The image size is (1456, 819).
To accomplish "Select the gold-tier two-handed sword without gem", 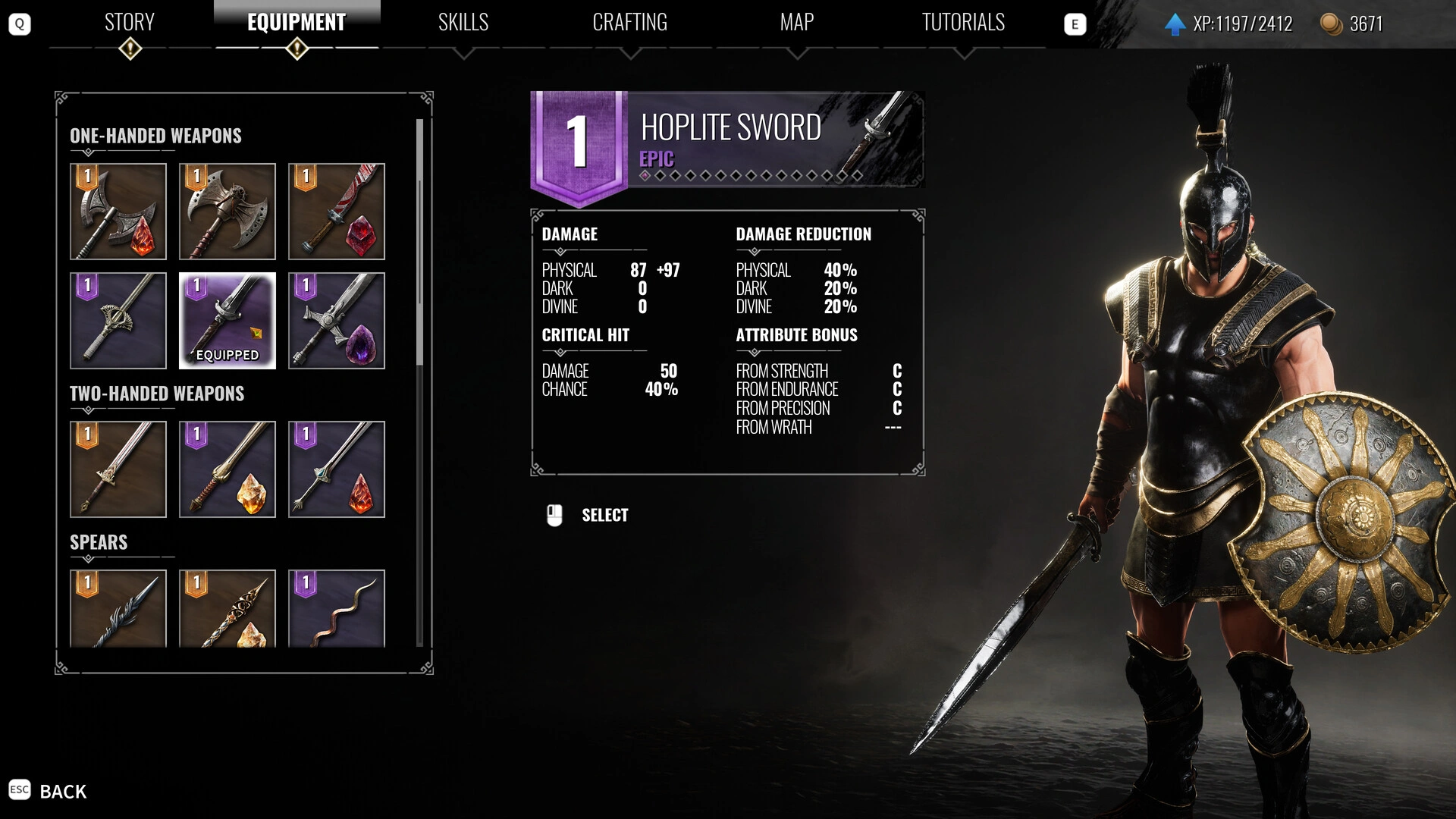I will (118, 469).
